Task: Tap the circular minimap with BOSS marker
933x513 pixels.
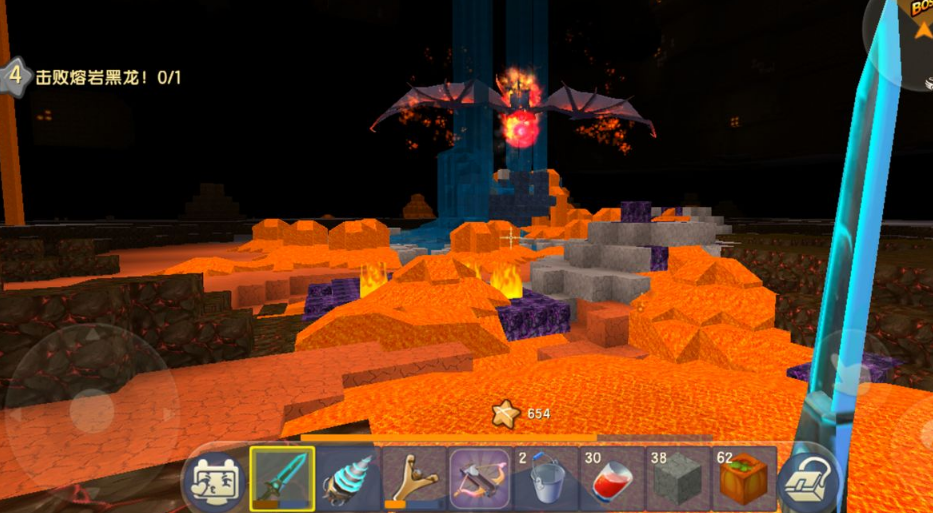Action: [x=905, y=35]
